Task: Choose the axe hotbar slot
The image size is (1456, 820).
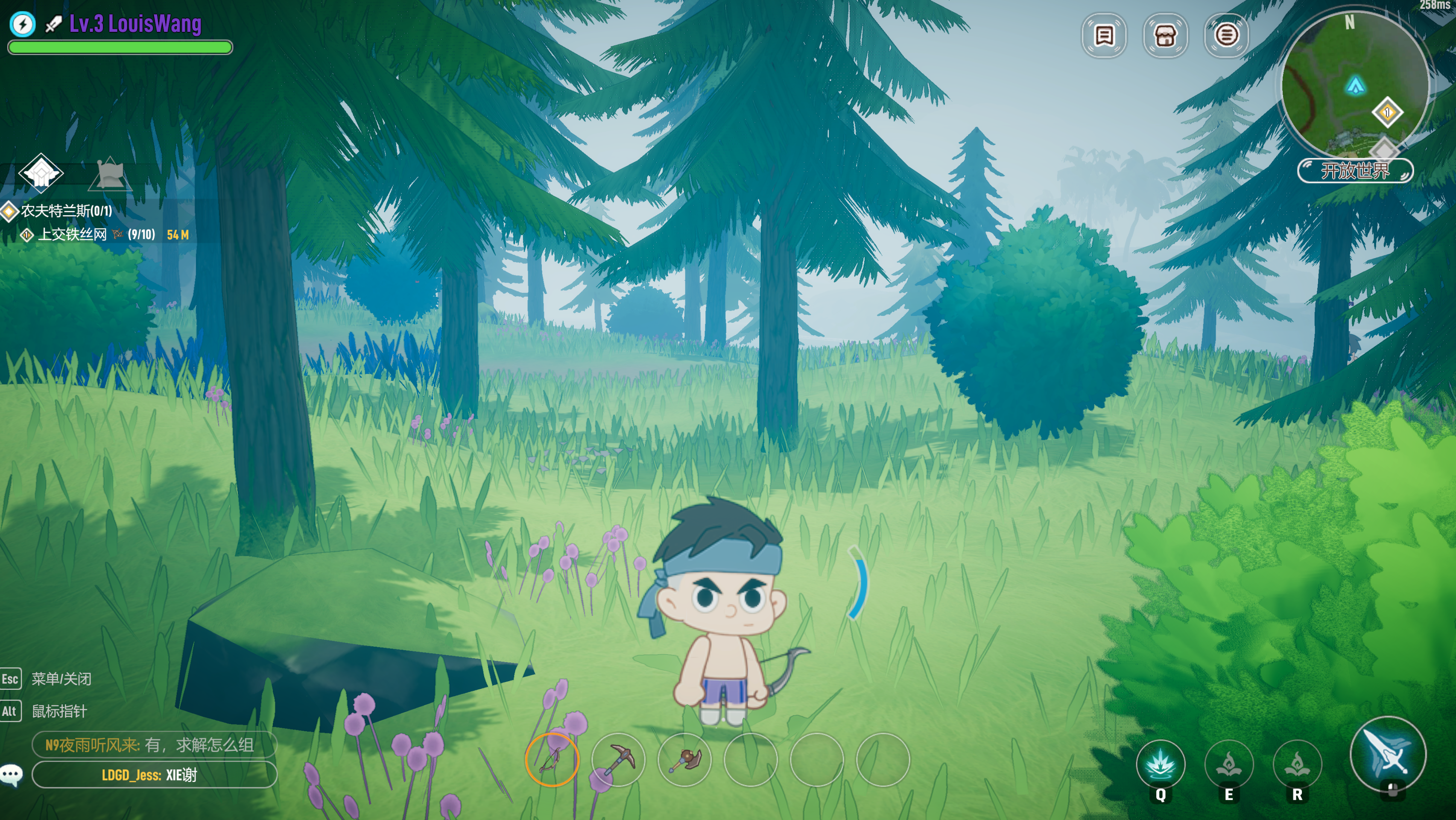Action: click(684, 759)
